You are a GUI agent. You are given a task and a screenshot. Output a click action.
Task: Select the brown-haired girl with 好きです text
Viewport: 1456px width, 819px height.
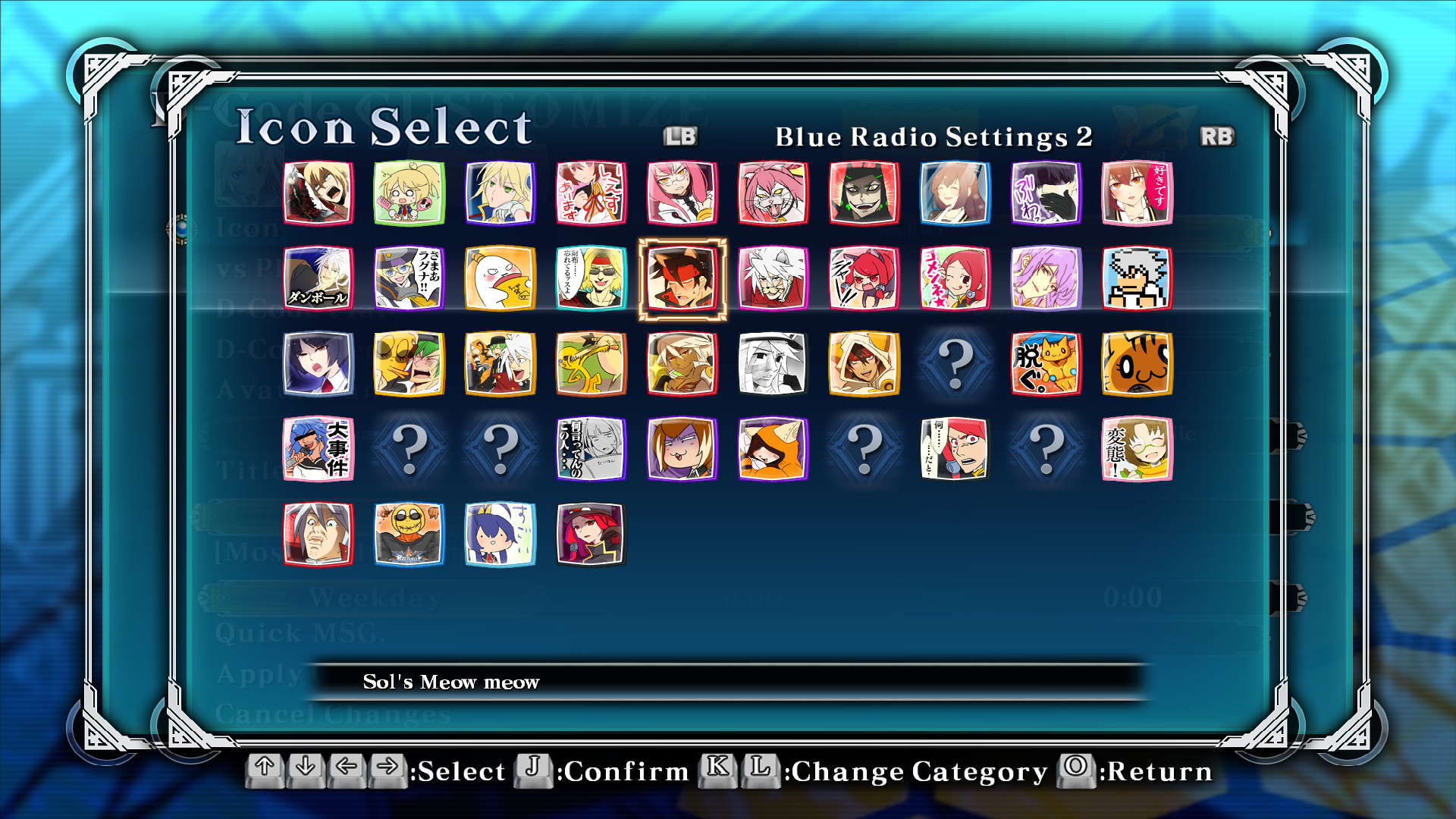pos(1137,193)
